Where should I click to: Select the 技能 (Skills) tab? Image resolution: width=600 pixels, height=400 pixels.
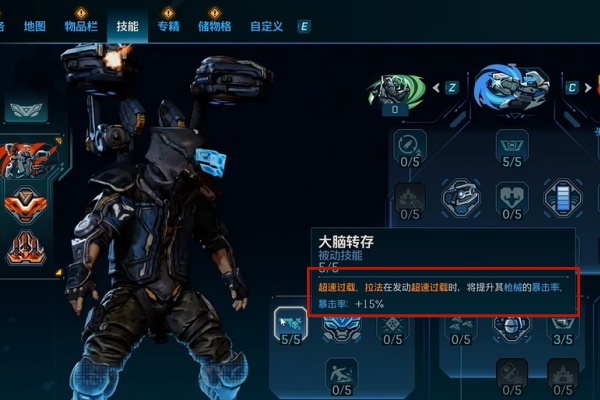coord(127,26)
